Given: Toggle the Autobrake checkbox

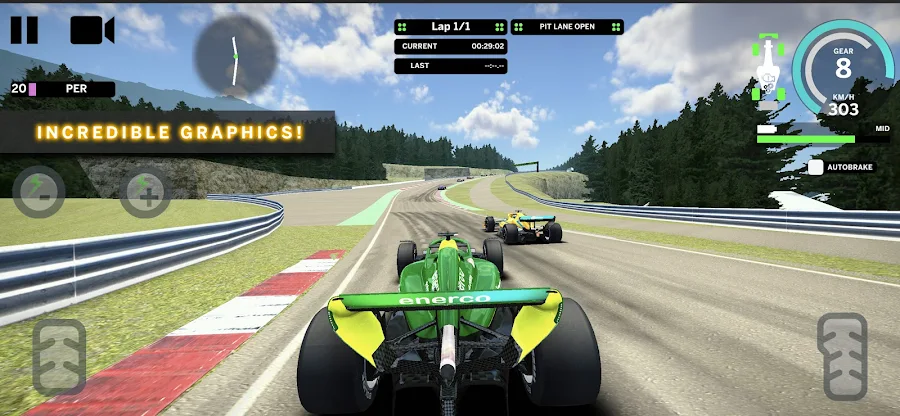Looking at the screenshot, I should [816, 167].
